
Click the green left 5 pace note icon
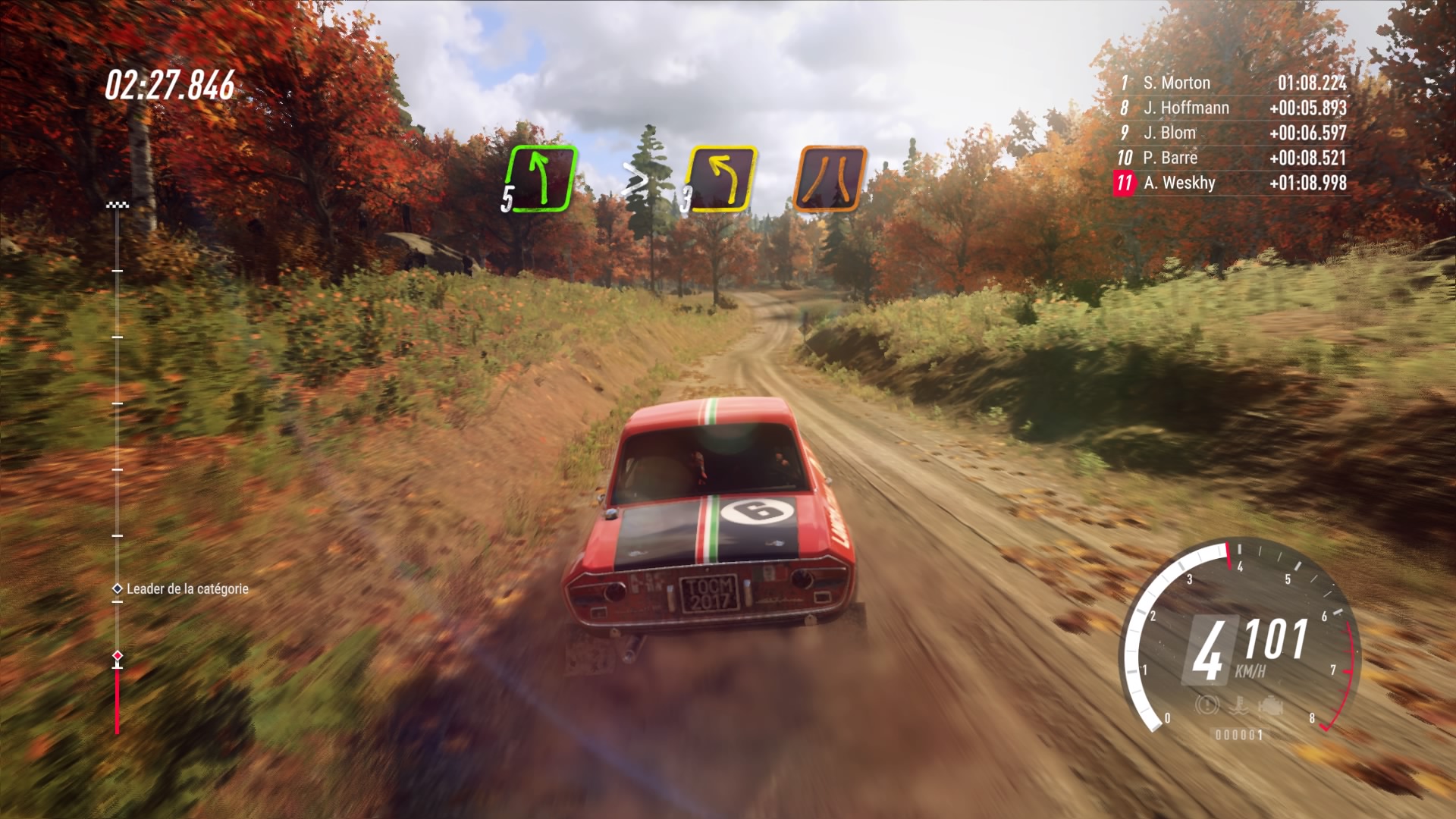tap(540, 179)
